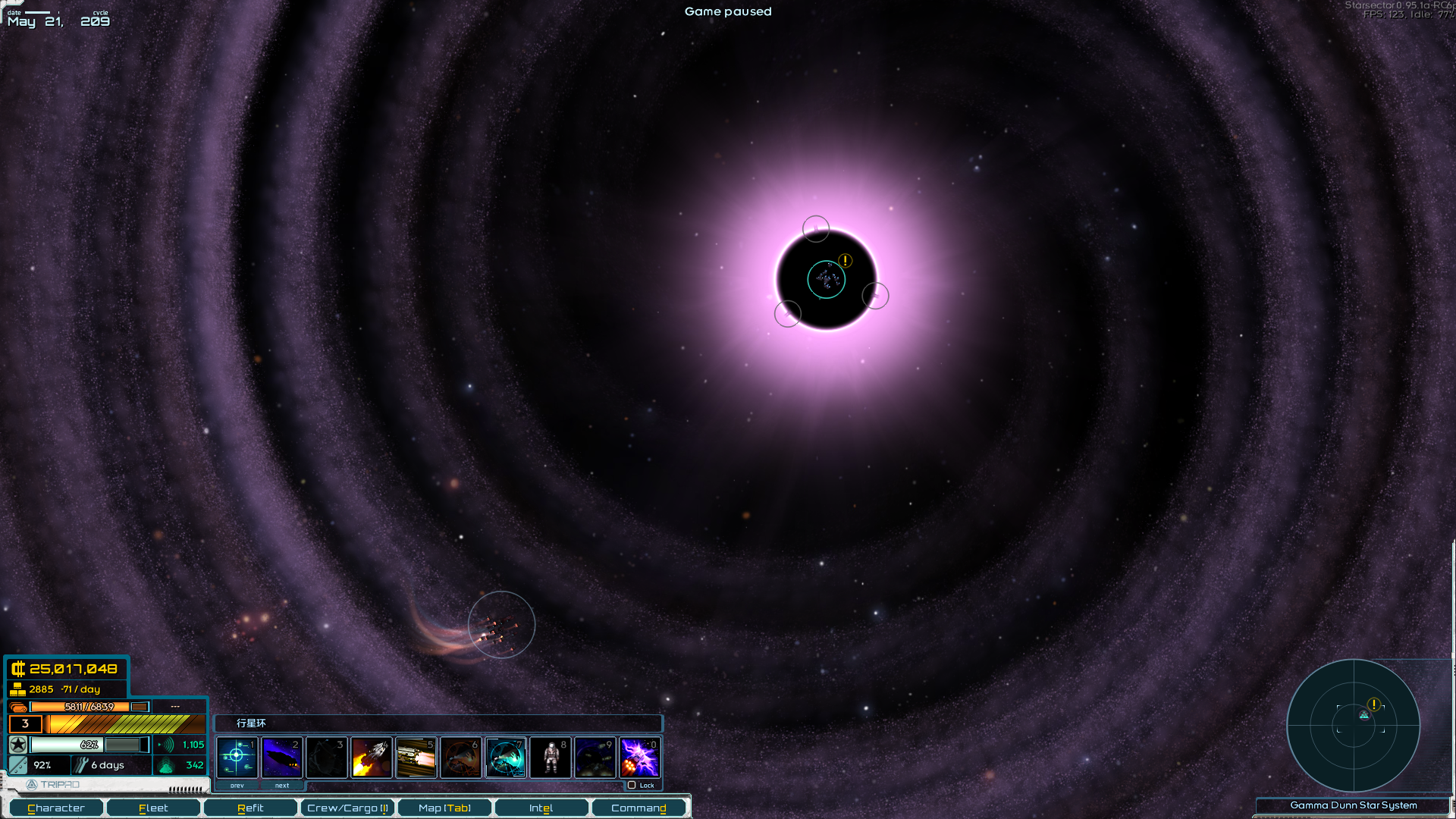
Task: Activate the purple lightning ability in slot 0
Action: [x=640, y=757]
